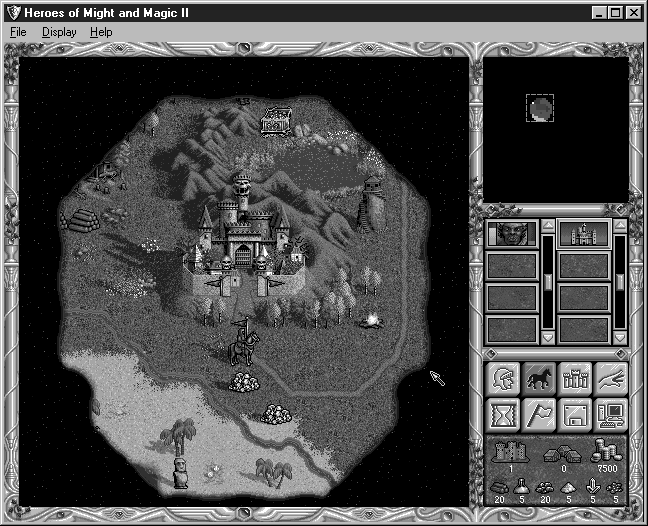Open File Options floppy disk button
The width and height of the screenshot is (648, 526).
tap(575, 414)
